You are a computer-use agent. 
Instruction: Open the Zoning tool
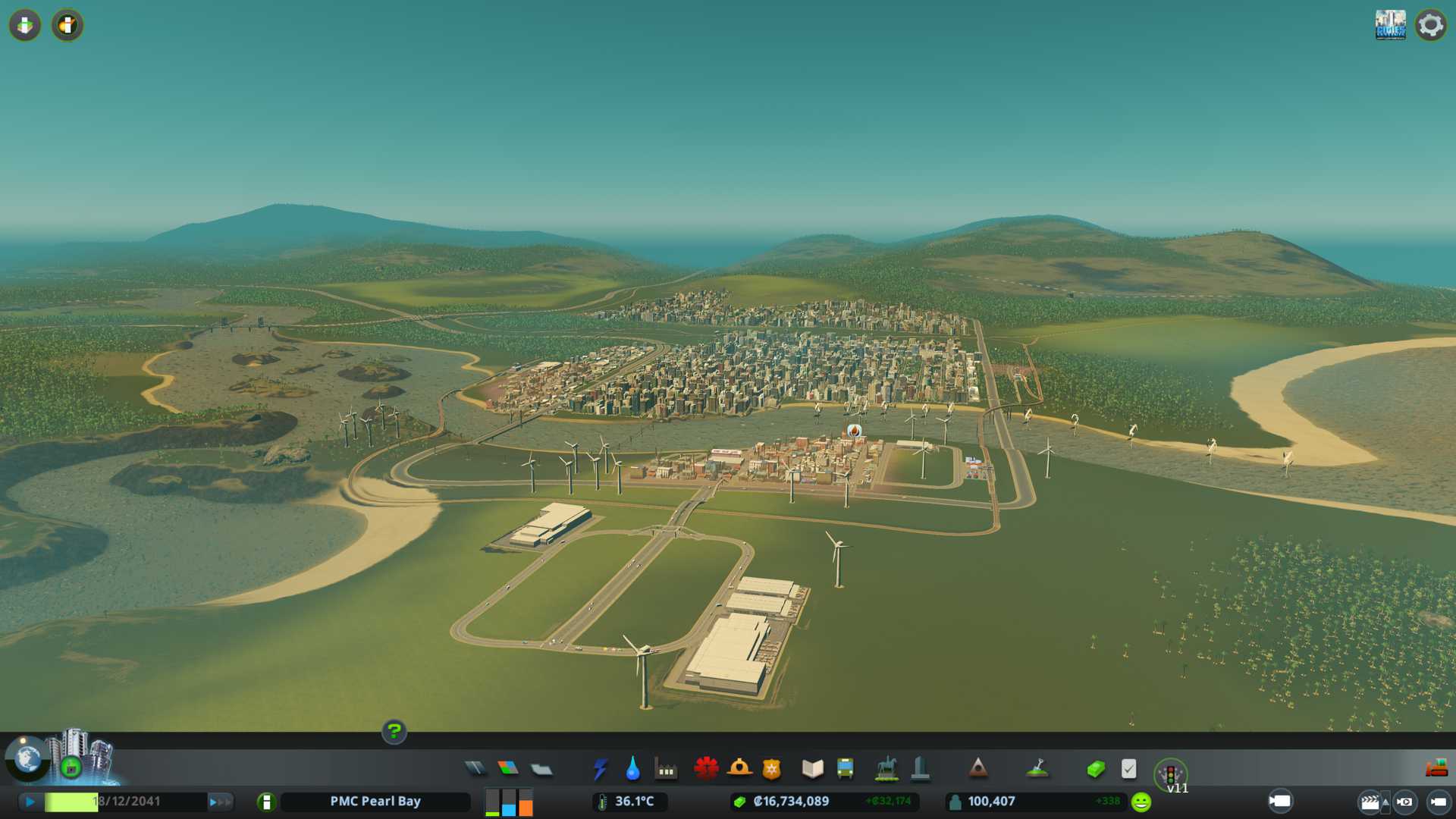coord(508,769)
